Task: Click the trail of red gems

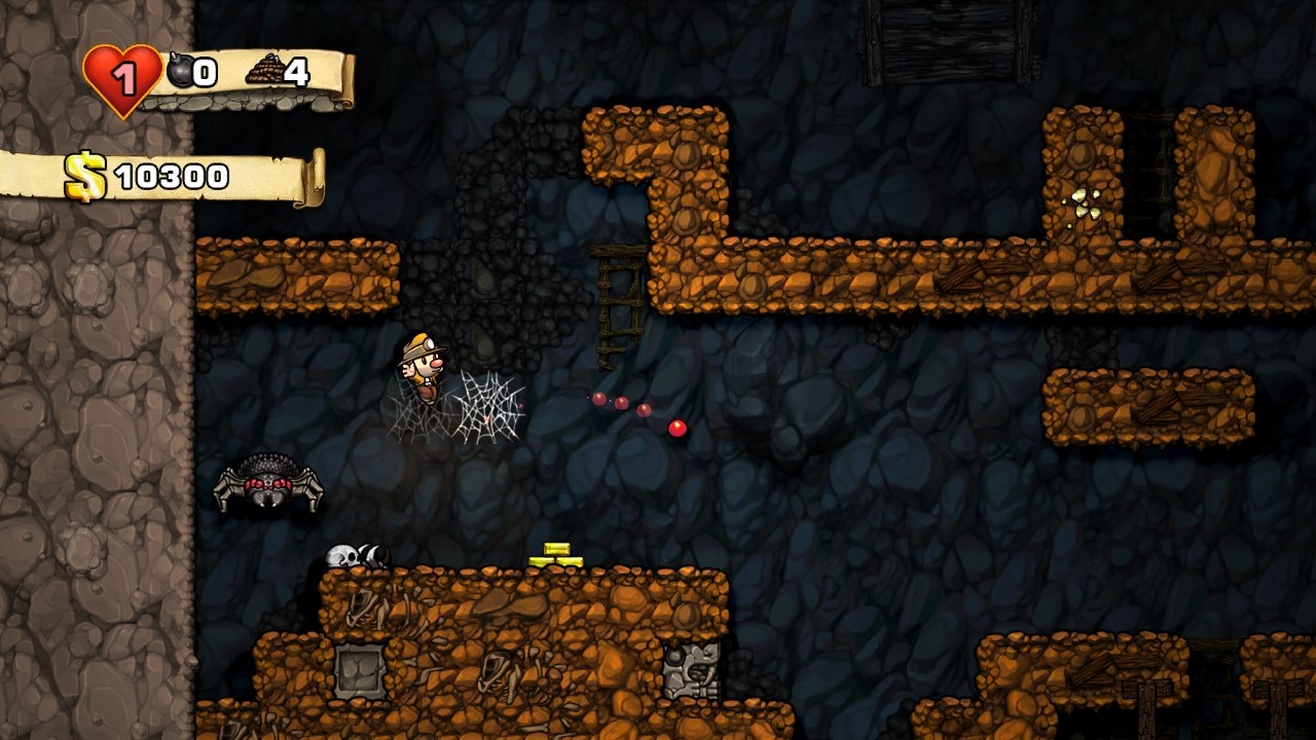Action: coord(635,410)
